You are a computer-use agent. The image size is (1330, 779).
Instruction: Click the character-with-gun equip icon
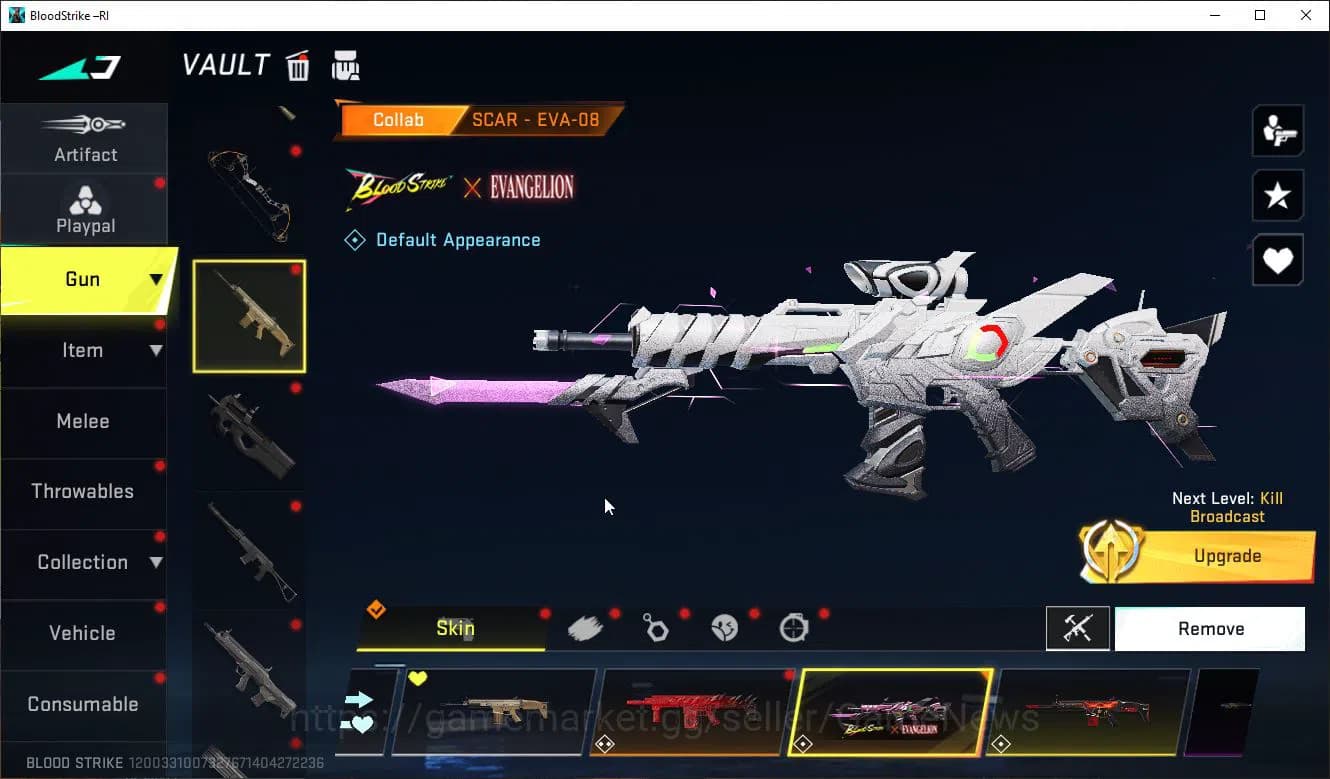pos(1277,130)
